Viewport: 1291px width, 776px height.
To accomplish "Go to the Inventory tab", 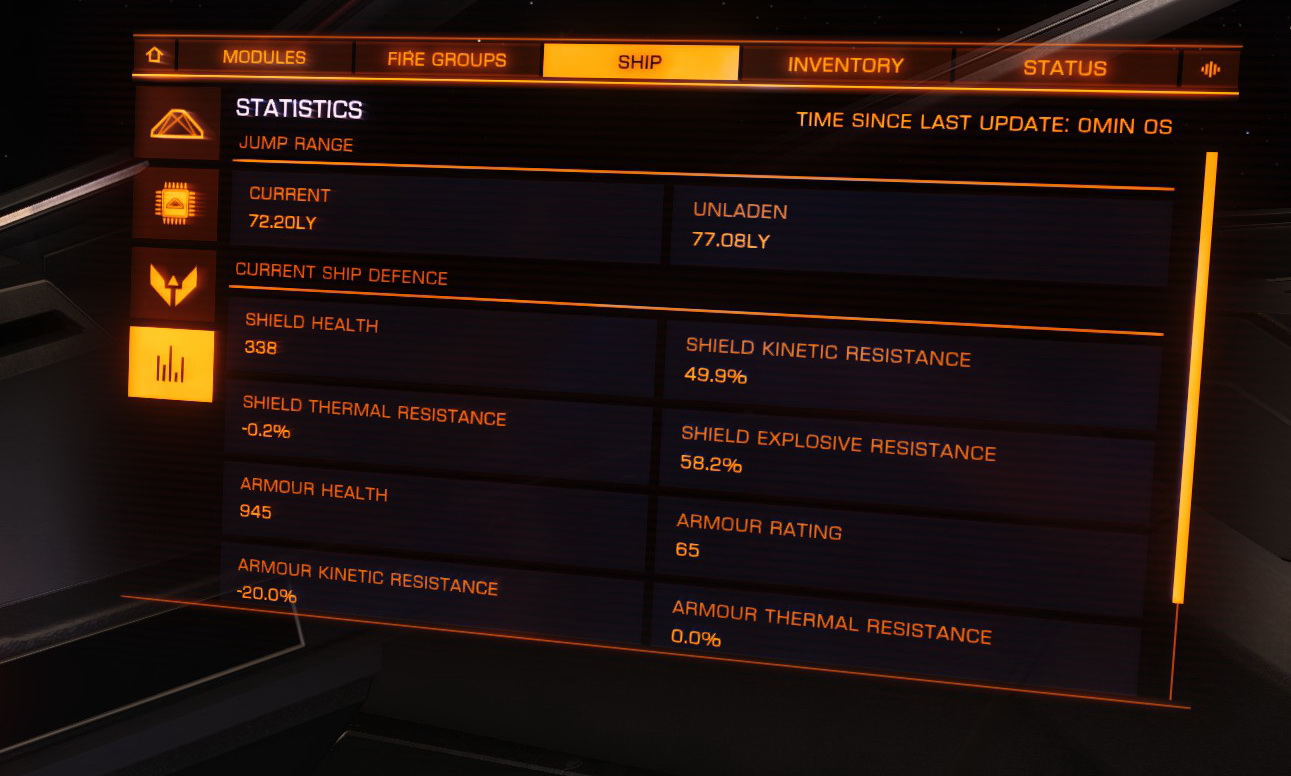I will pyautogui.click(x=845, y=65).
